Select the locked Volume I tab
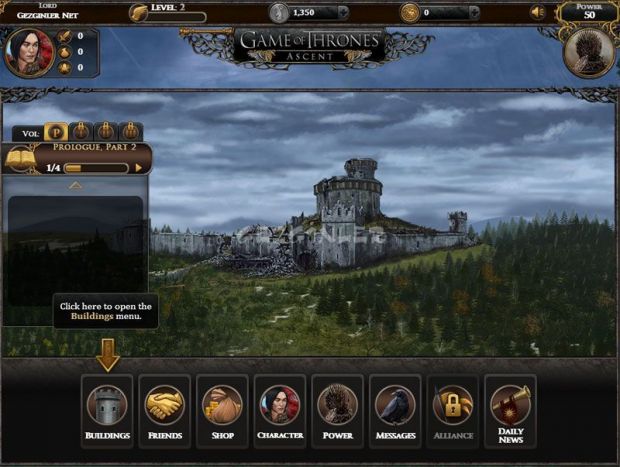 pos(82,132)
